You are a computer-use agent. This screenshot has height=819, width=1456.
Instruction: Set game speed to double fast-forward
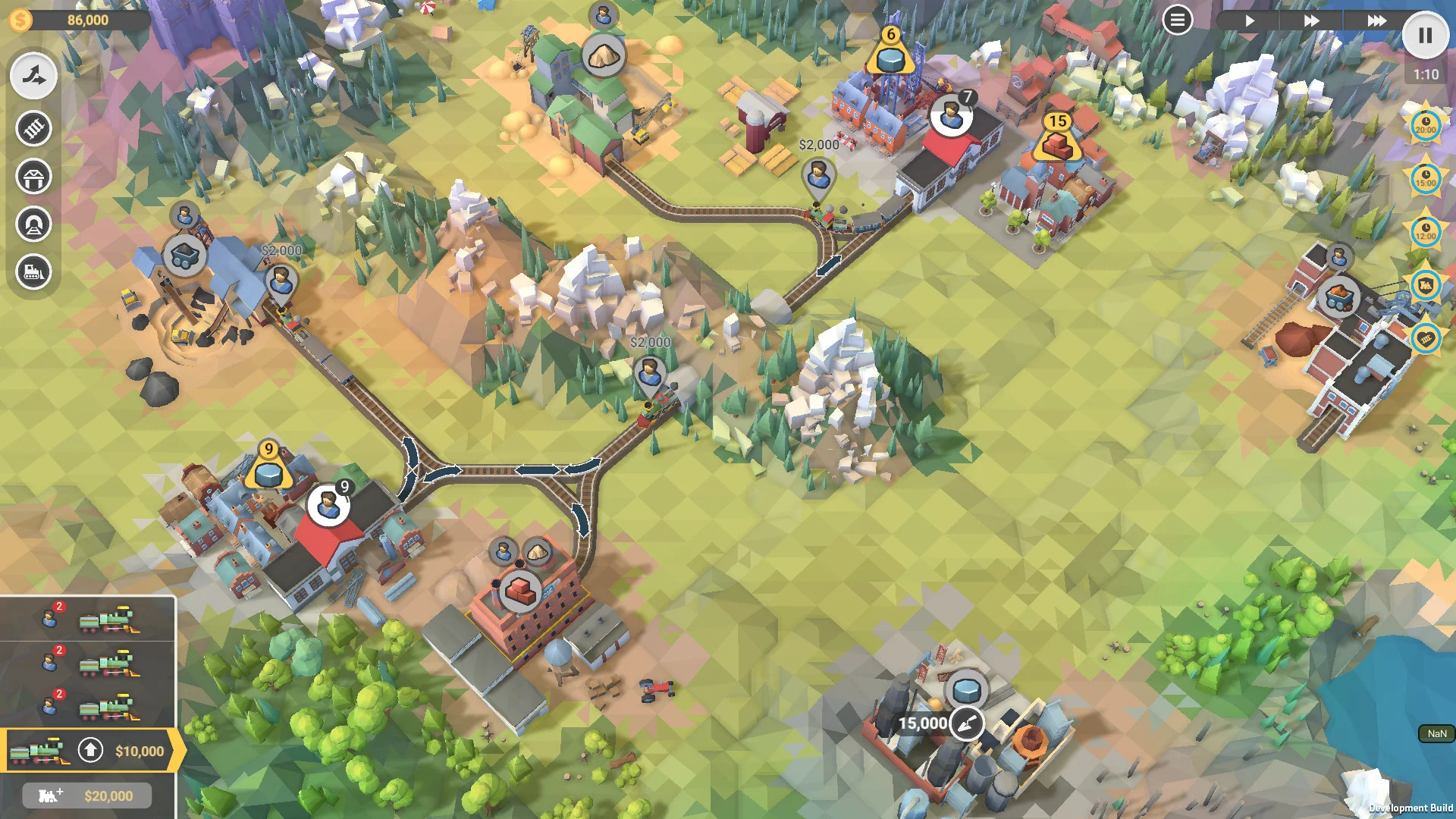tap(1311, 20)
